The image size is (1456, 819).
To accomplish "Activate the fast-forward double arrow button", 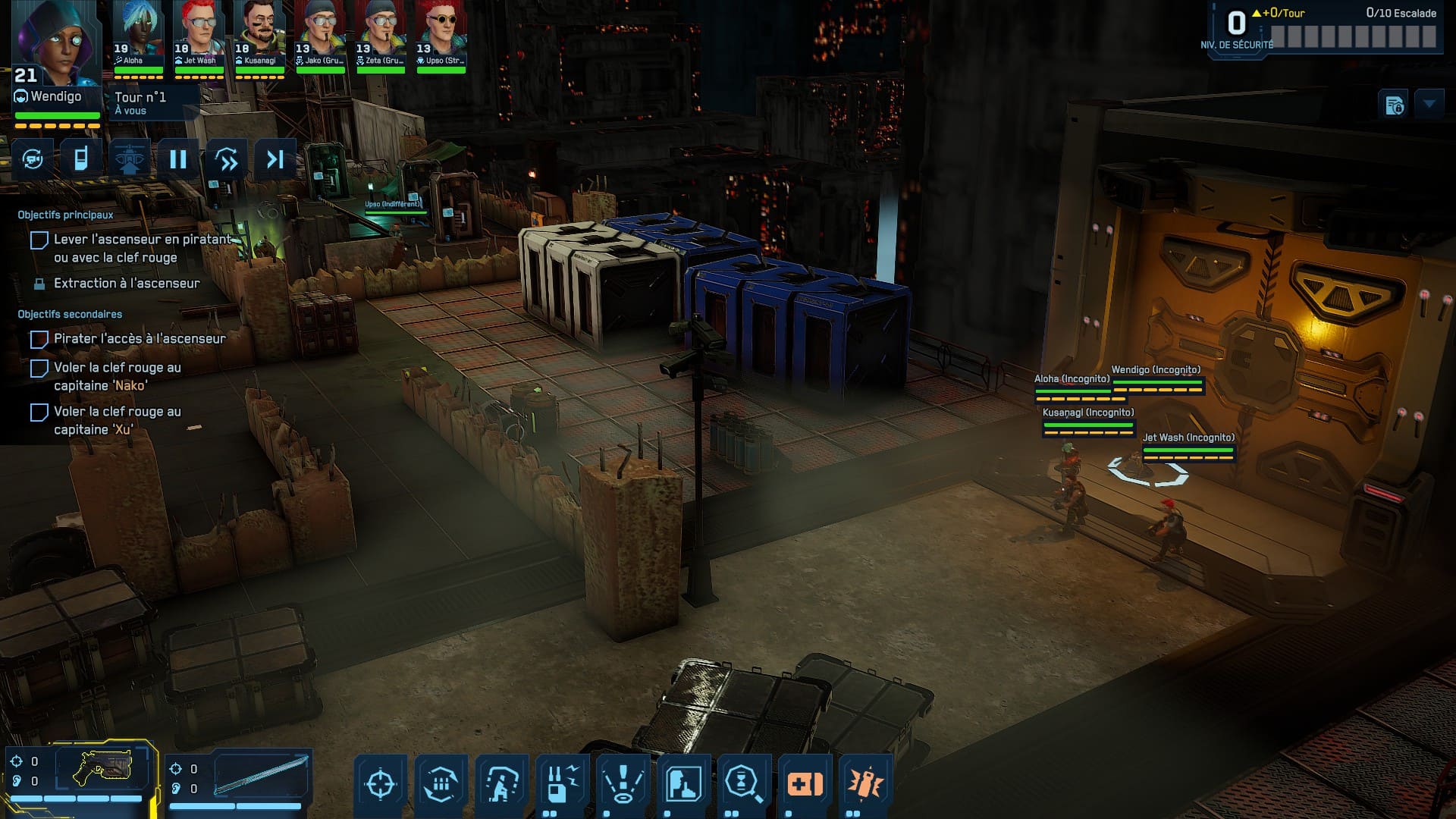I will click(x=227, y=159).
